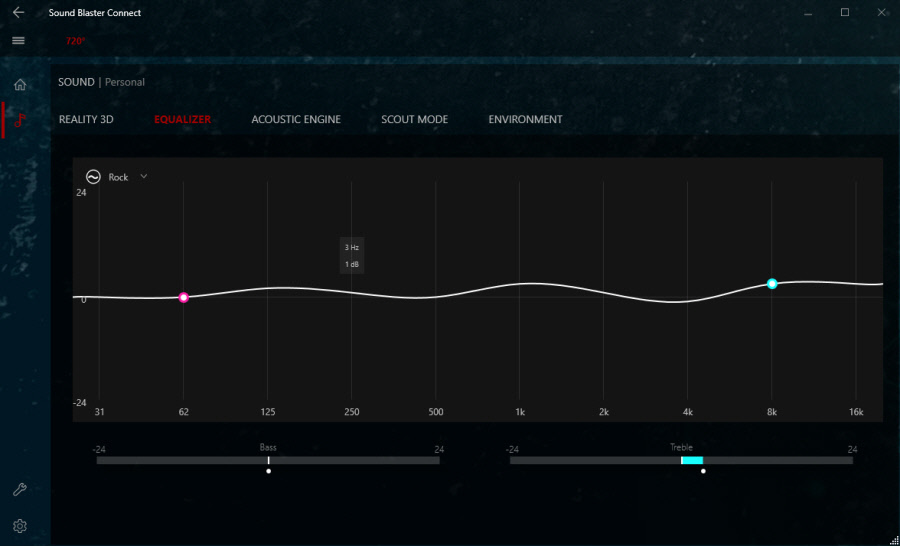The width and height of the screenshot is (900, 546).
Task: Select the music note Sound icon
Action: pyautogui.click(x=20, y=121)
